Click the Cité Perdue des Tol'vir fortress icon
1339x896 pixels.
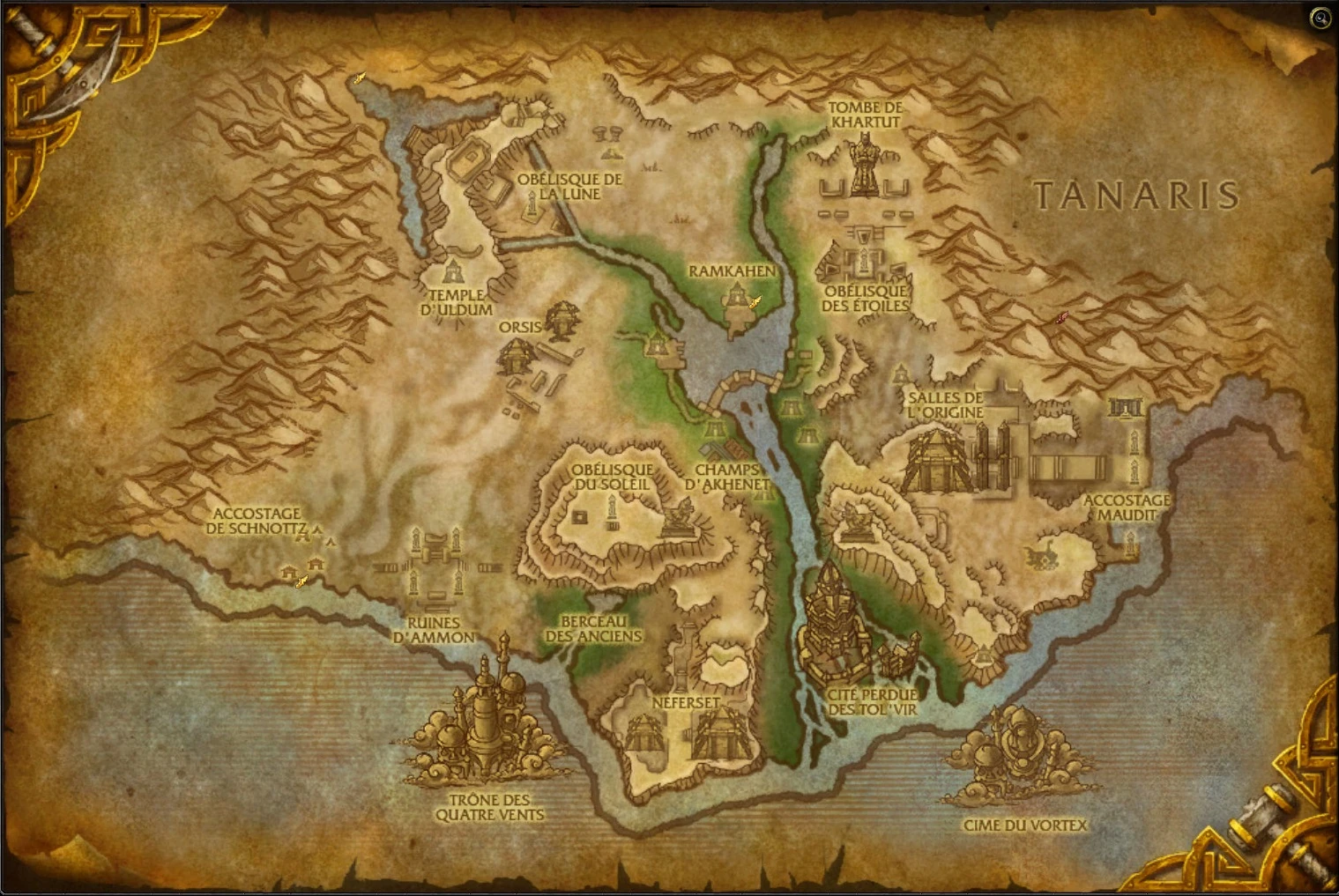point(833,626)
